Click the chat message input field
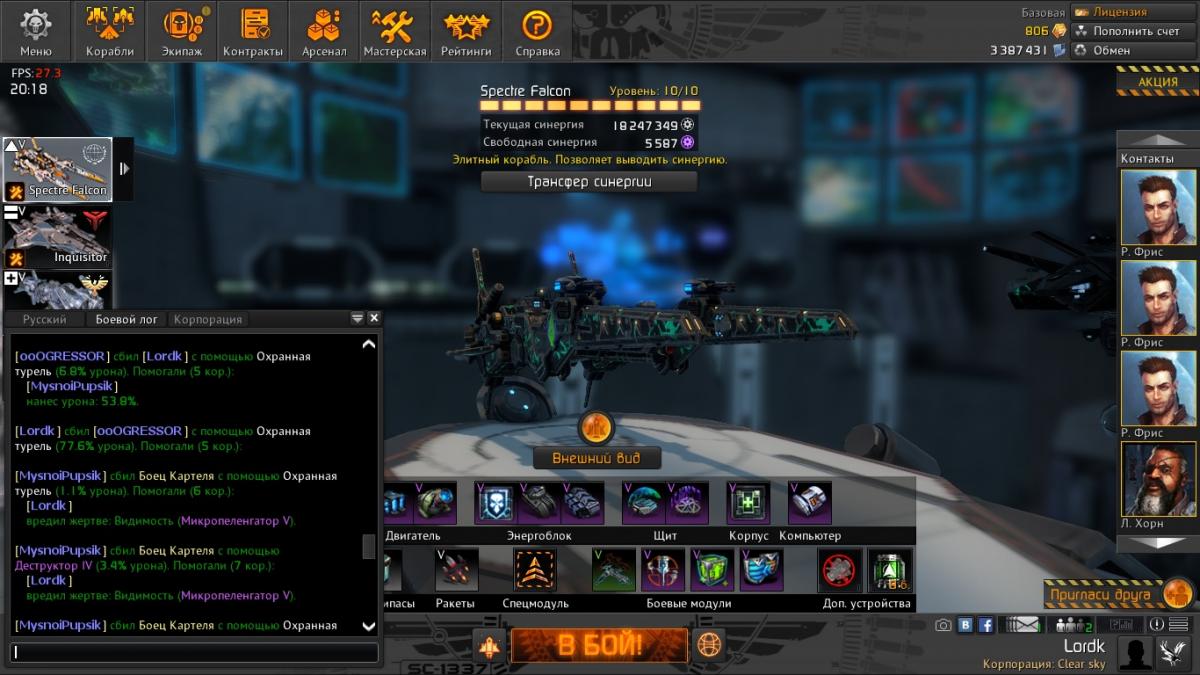1200x675 pixels. pos(195,652)
